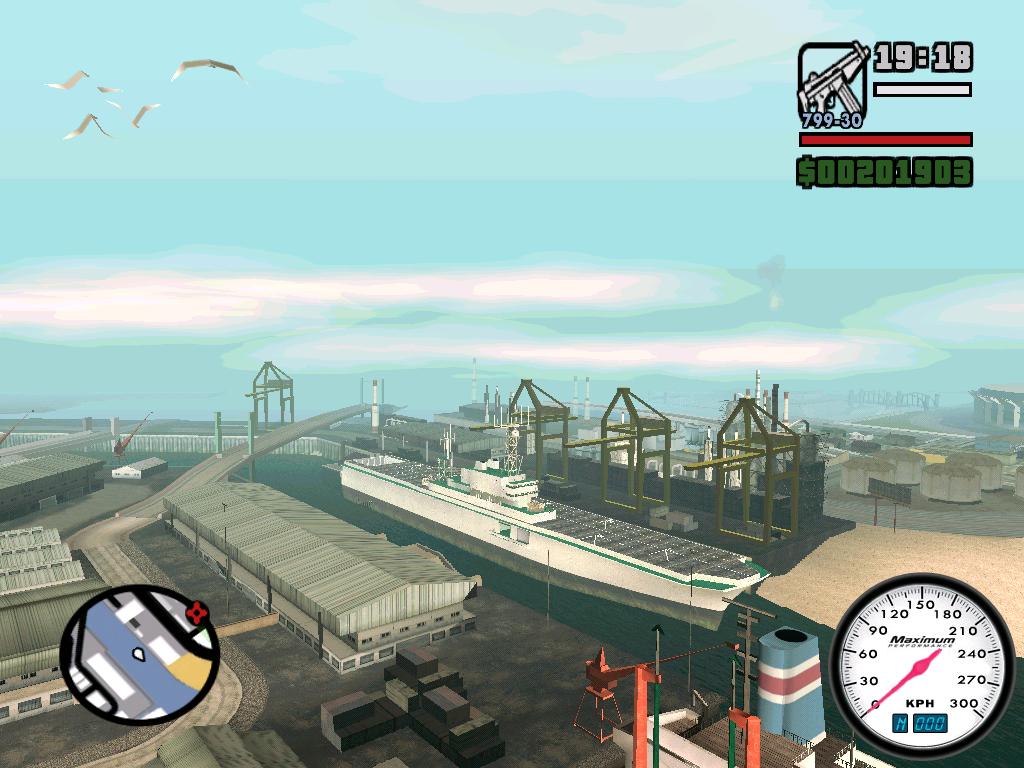This screenshot has width=1024, height=768.
Task: Click the red marker on the minimap
Action: click(198, 609)
